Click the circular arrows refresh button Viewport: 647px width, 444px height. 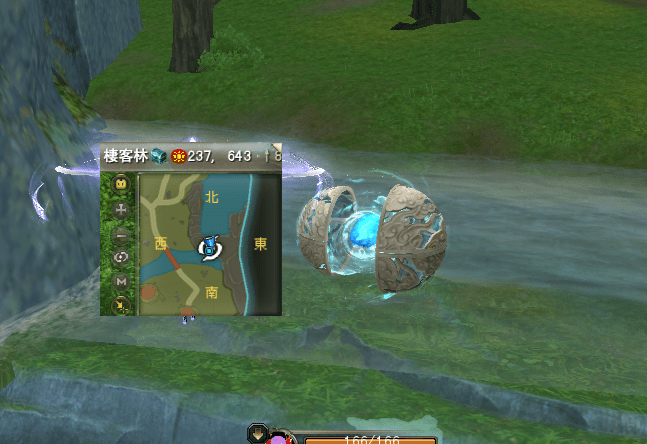pos(122,258)
